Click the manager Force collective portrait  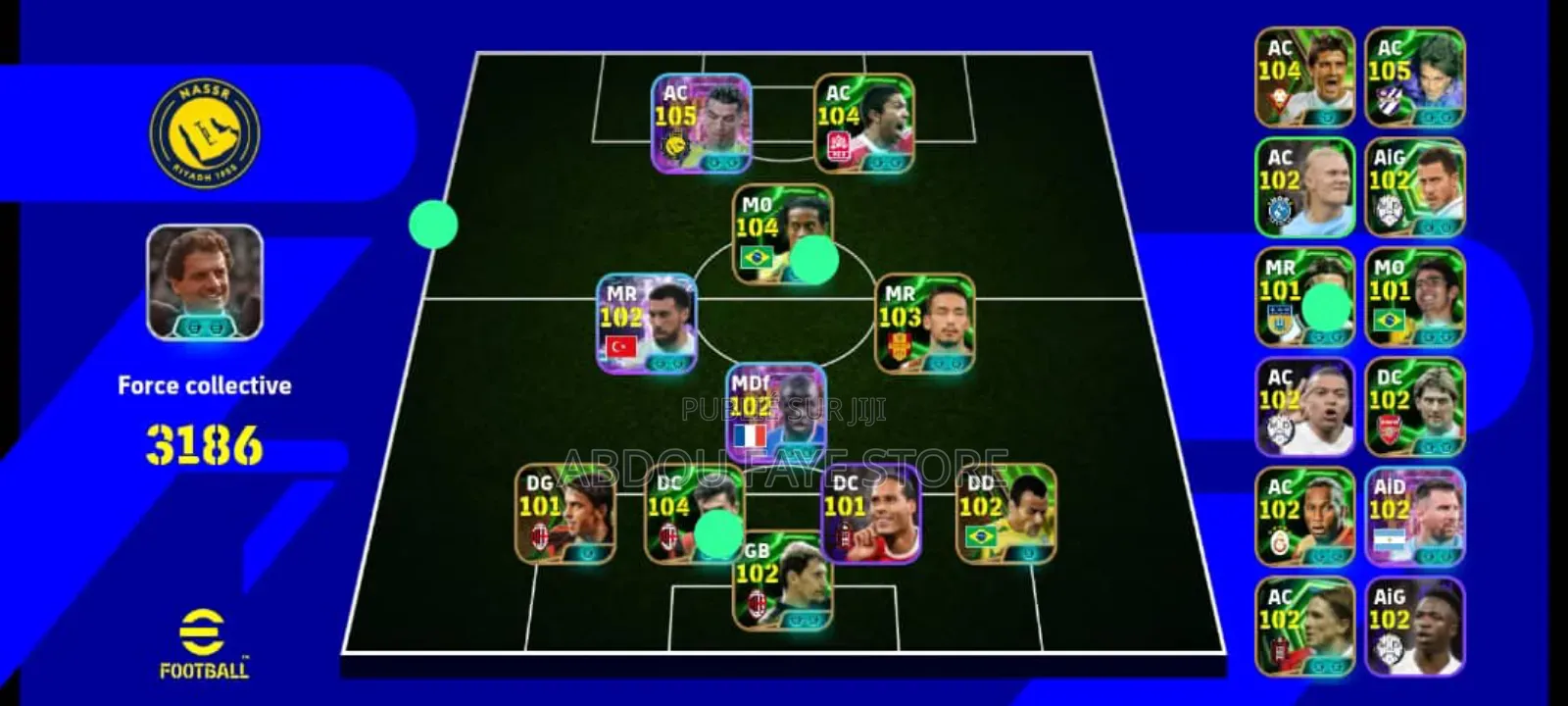(201, 284)
